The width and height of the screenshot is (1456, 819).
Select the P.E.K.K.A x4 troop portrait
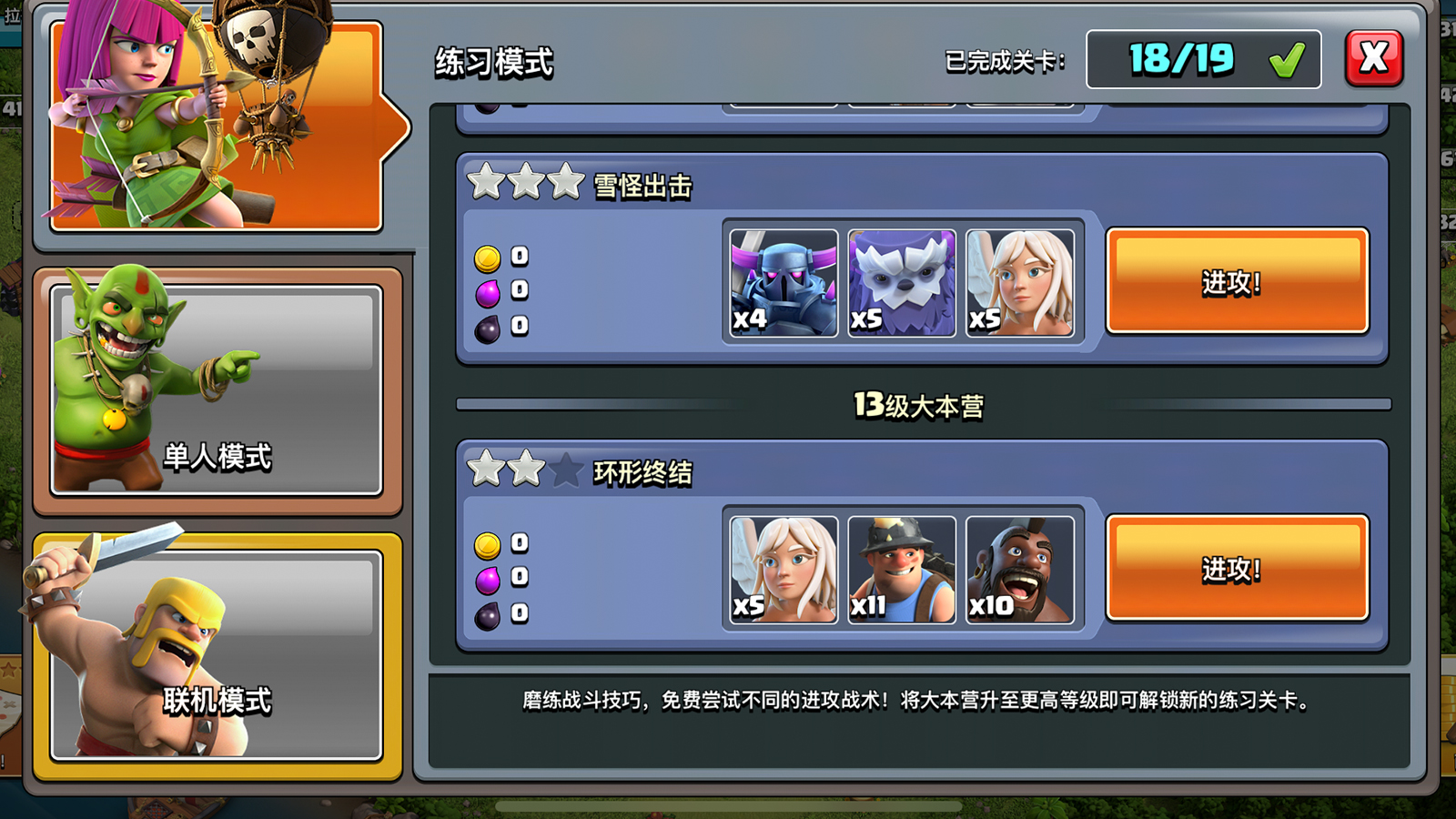[x=781, y=283]
